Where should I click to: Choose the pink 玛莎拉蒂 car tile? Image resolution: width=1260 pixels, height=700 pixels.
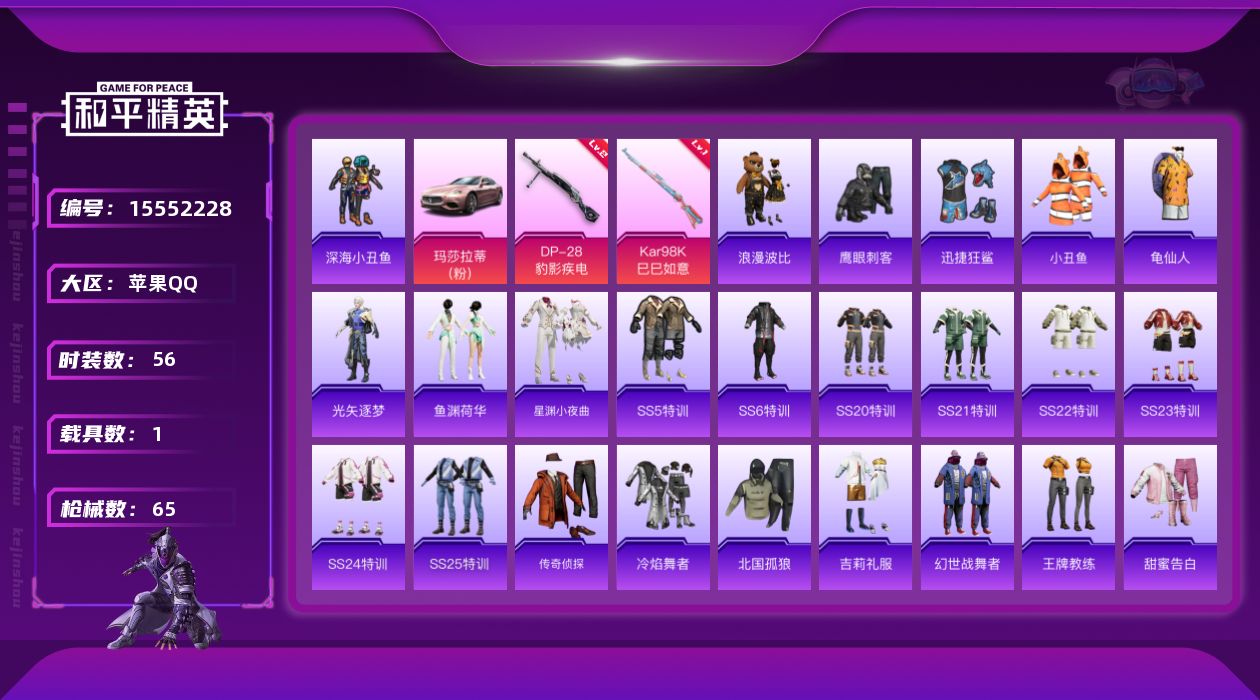(x=460, y=211)
